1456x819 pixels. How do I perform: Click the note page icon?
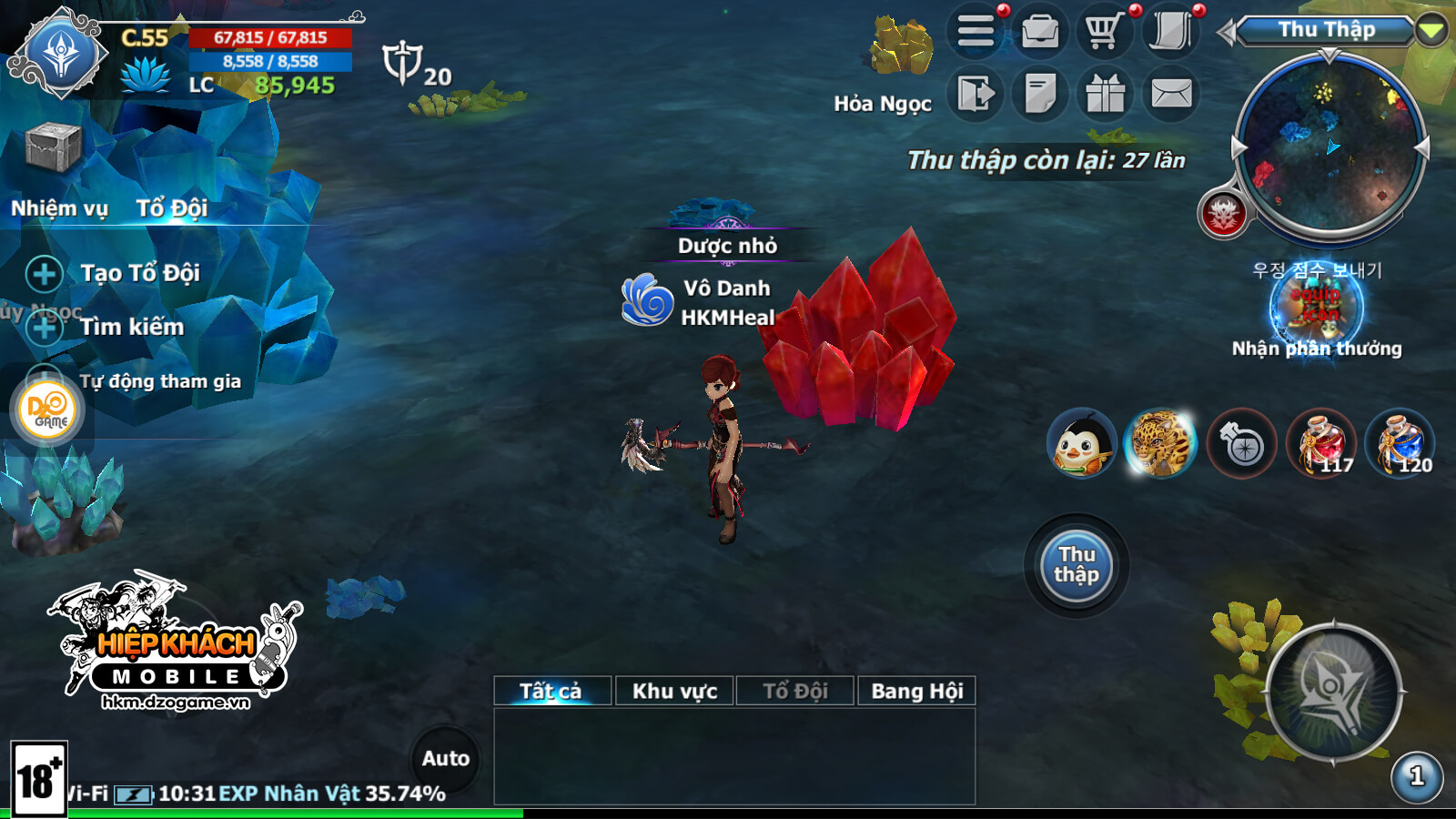[x=1040, y=94]
